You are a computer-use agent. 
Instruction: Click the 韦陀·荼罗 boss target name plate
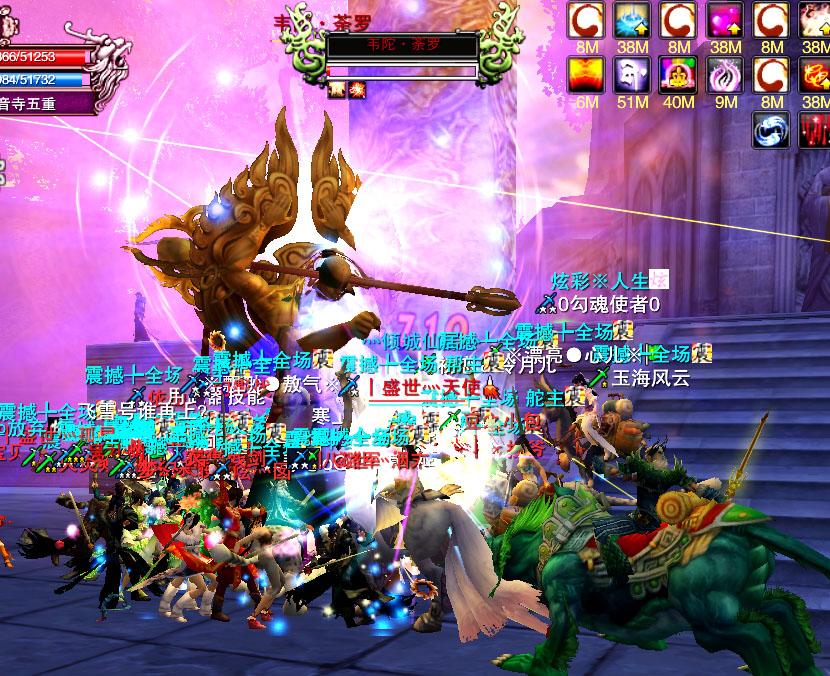click(403, 46)
